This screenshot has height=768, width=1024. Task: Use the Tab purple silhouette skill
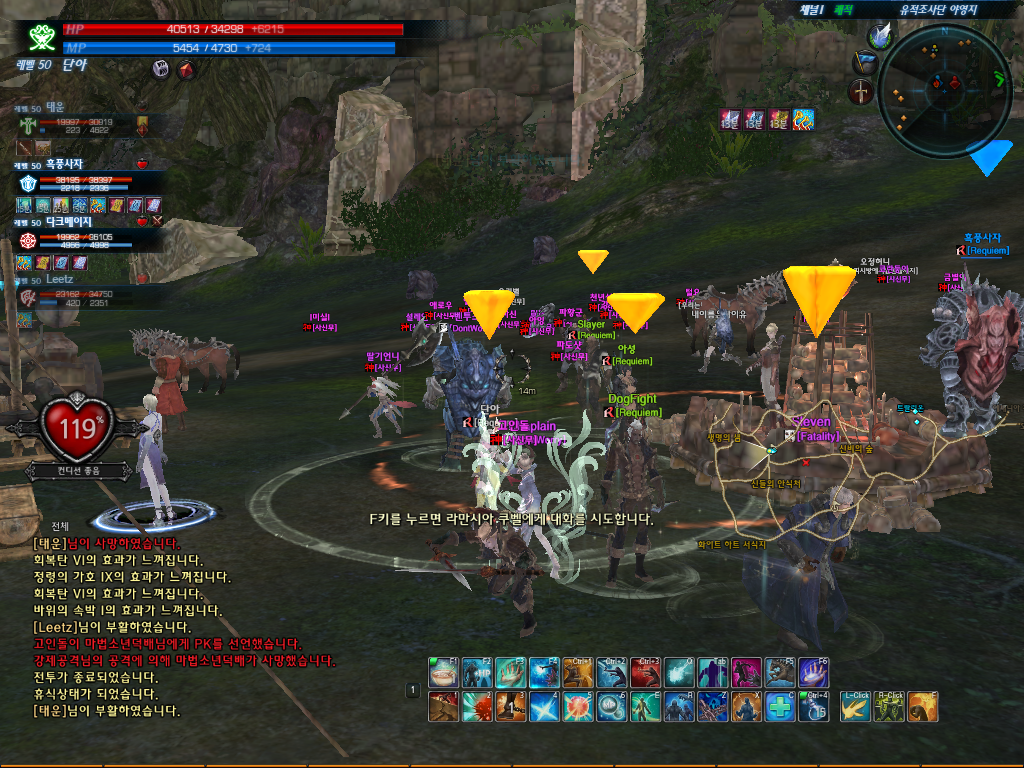(714, 673)
